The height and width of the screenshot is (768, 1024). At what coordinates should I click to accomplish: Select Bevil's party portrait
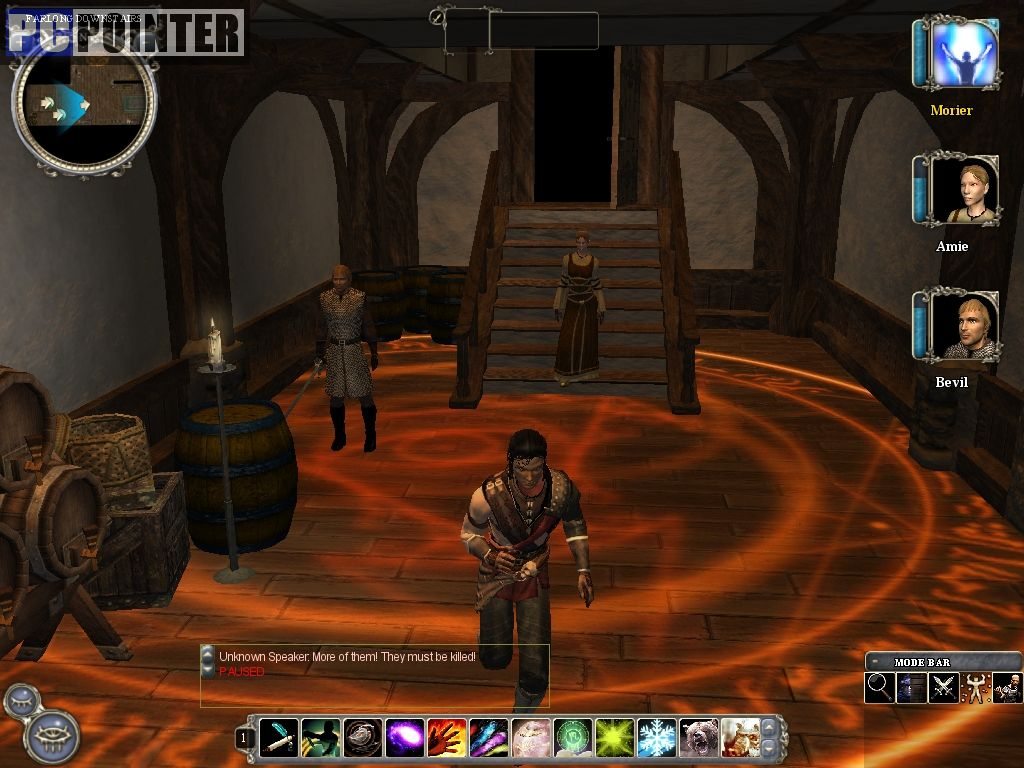point(964,326)
